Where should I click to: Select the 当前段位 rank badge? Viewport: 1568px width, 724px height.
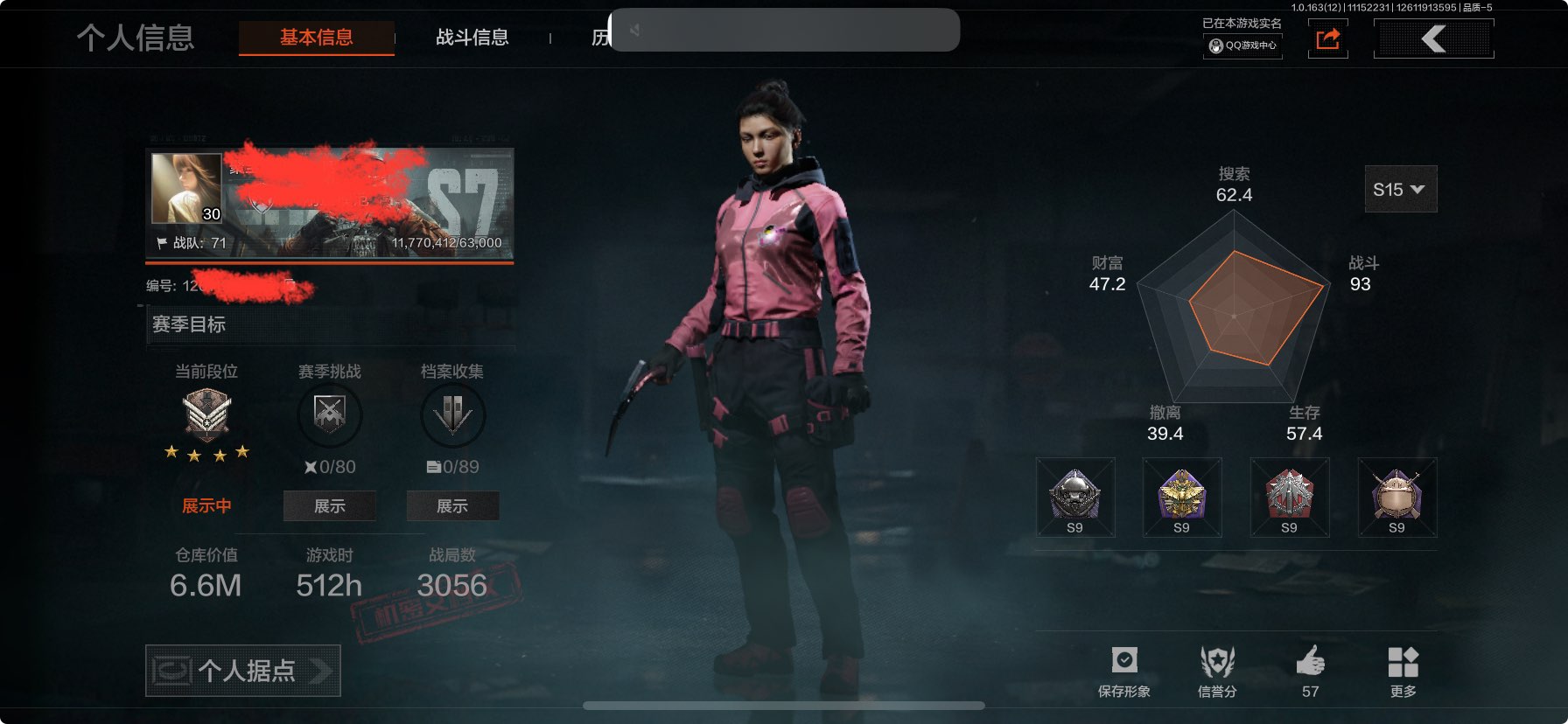tap(206, 415)
